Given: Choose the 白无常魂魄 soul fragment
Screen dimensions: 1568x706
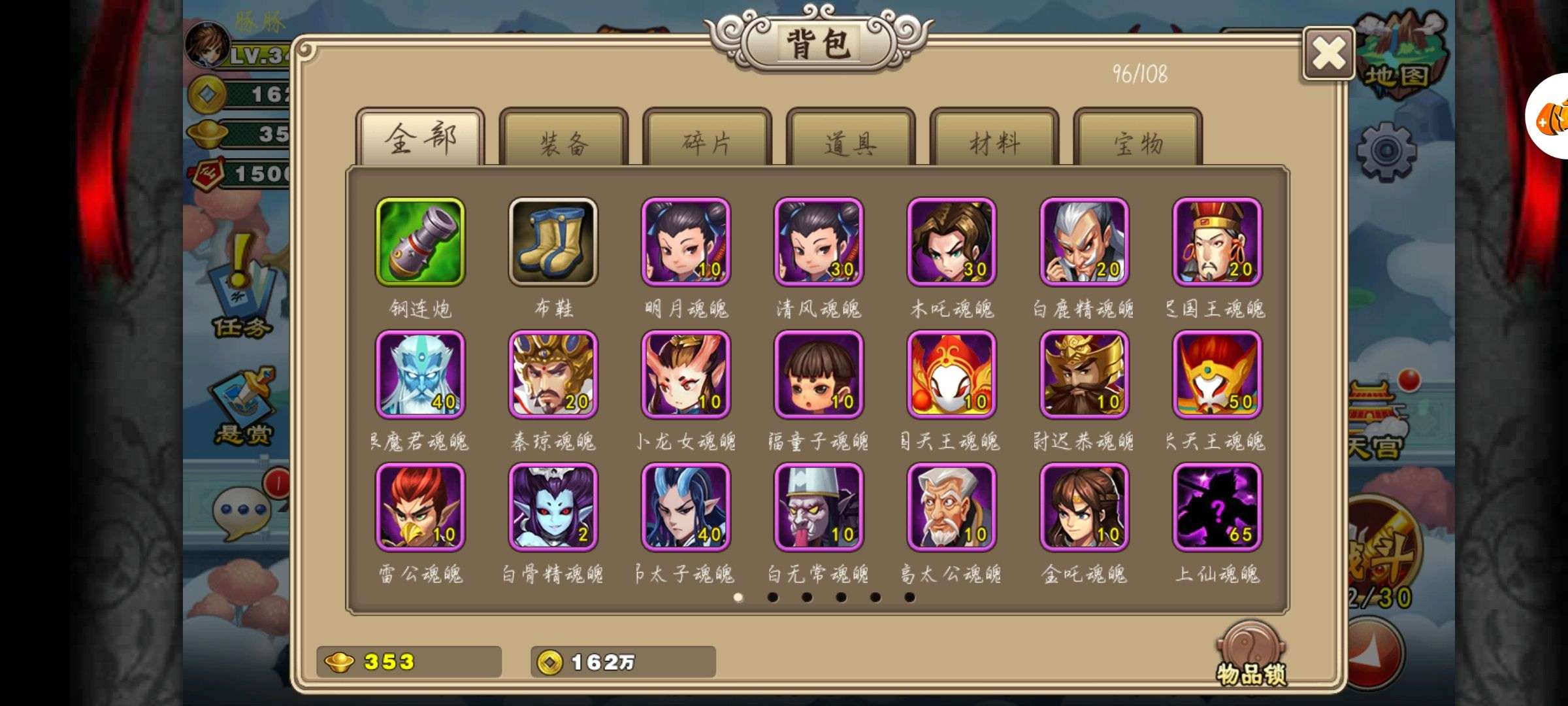Looking at the screenshot, I should [x=819, y=508].
